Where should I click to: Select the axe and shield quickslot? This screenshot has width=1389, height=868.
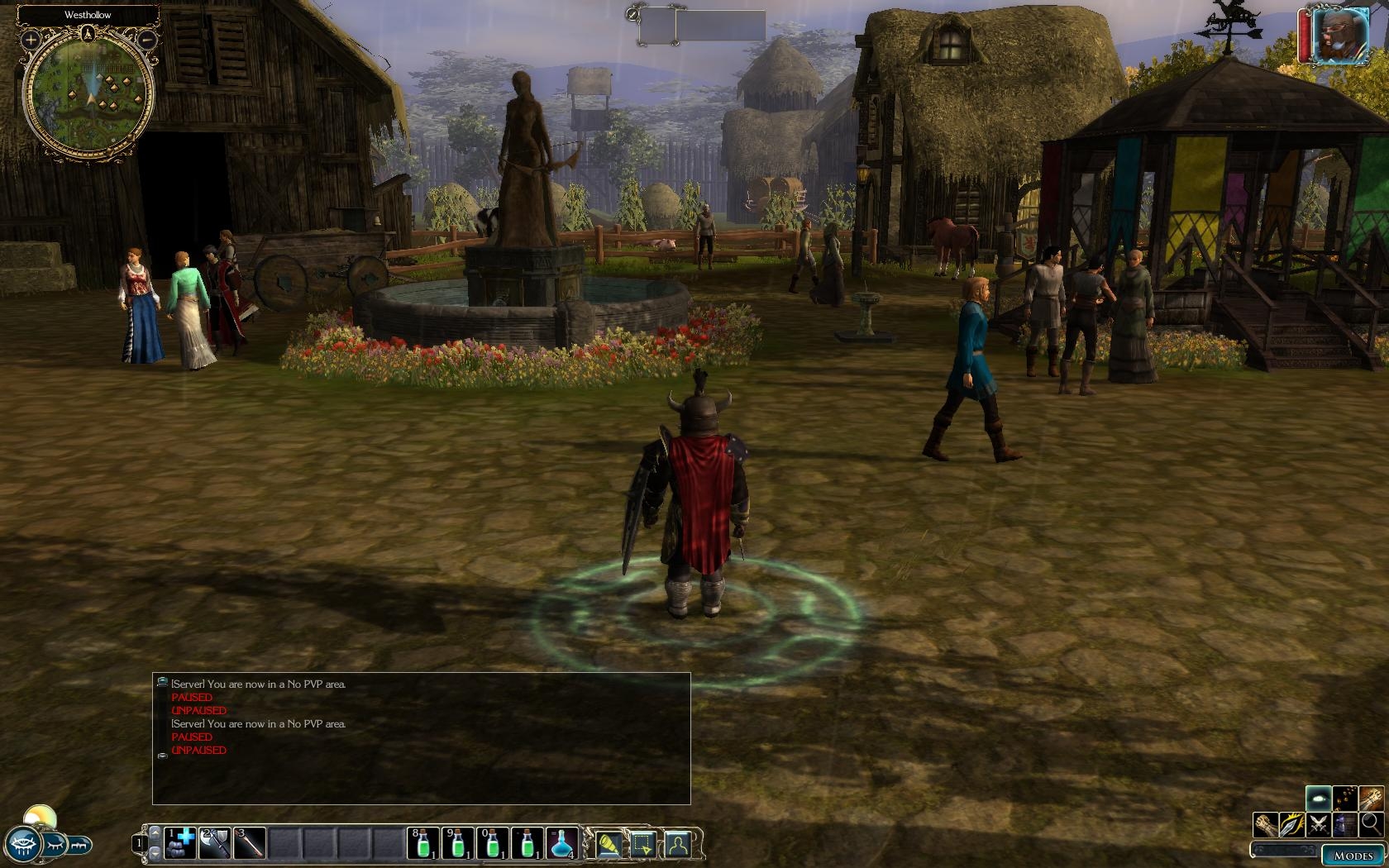214,842
